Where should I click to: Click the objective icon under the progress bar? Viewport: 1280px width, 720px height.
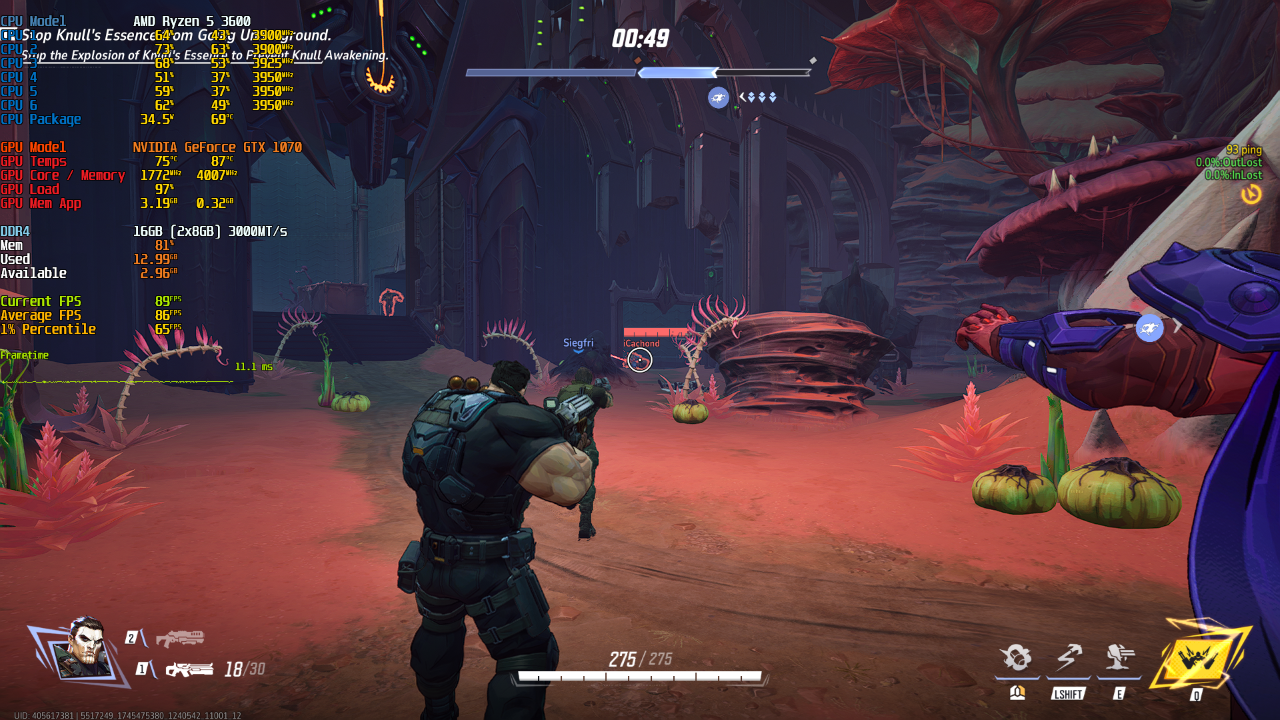coord(718,97)
